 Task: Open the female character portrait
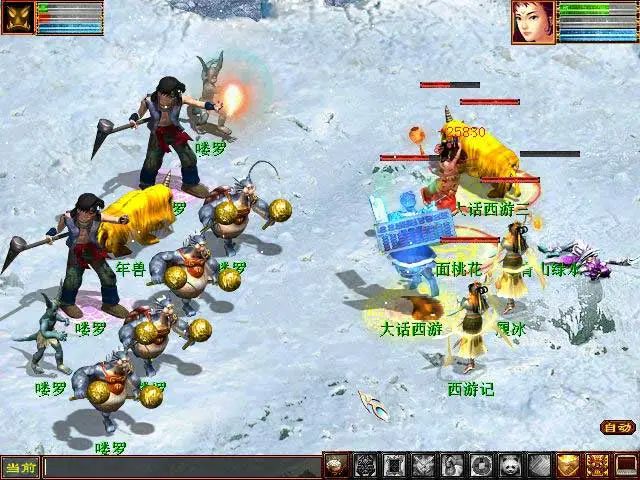(x=533, y=22)
